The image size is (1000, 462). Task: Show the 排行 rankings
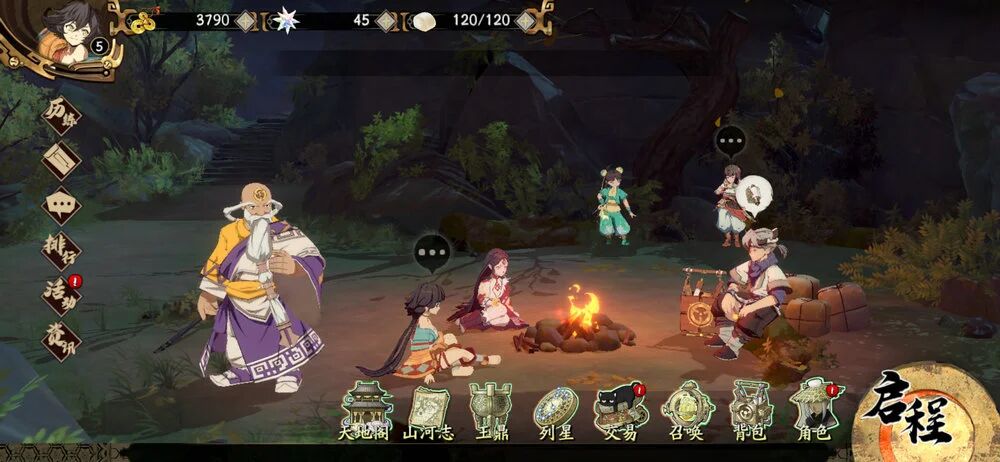[61, 250]
